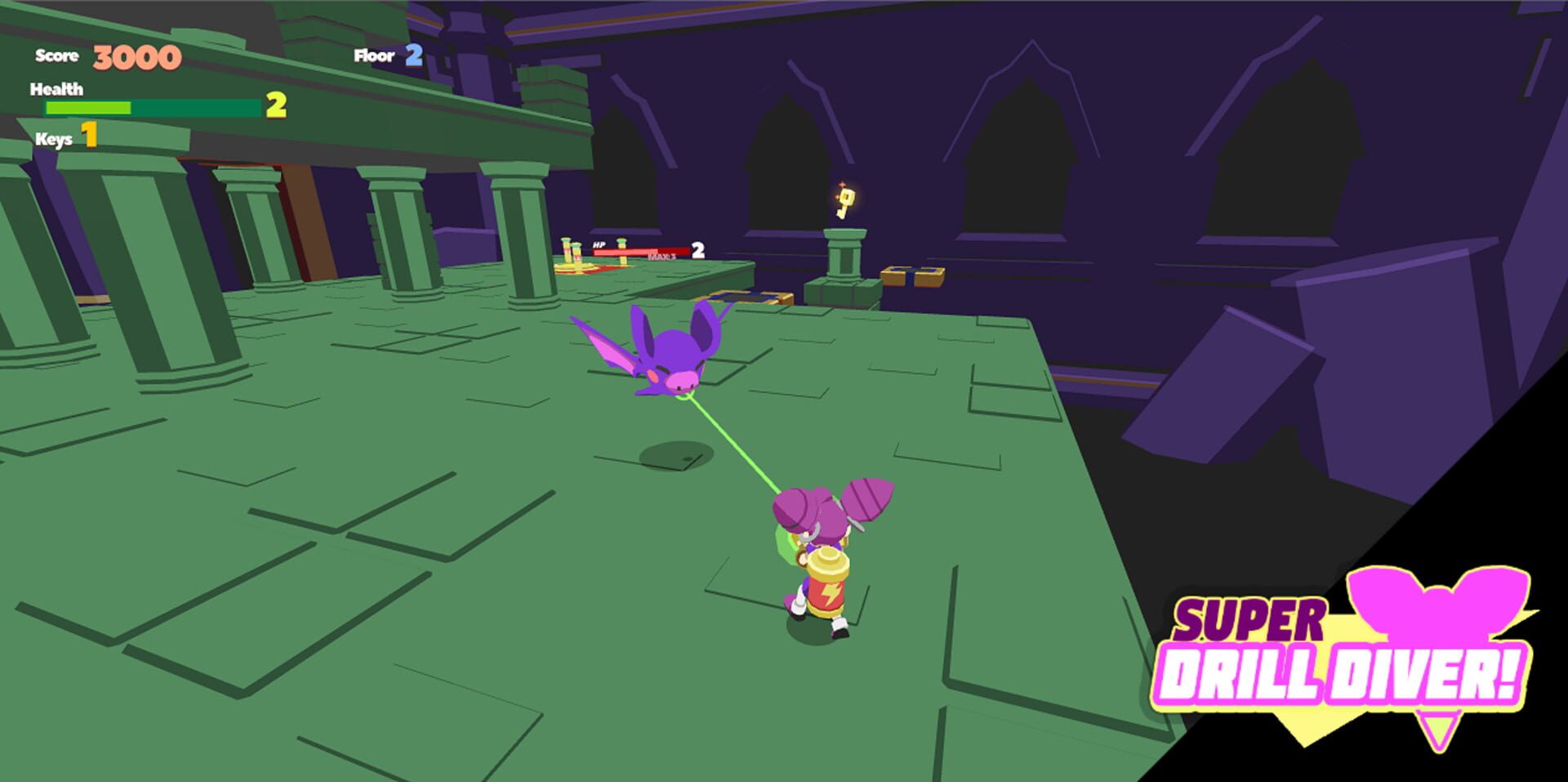Image resolution: width=1568 pixels, height=782 pixels.
Task: Click the HP label above the enemy bar
Action: click(x=599, y=243)
